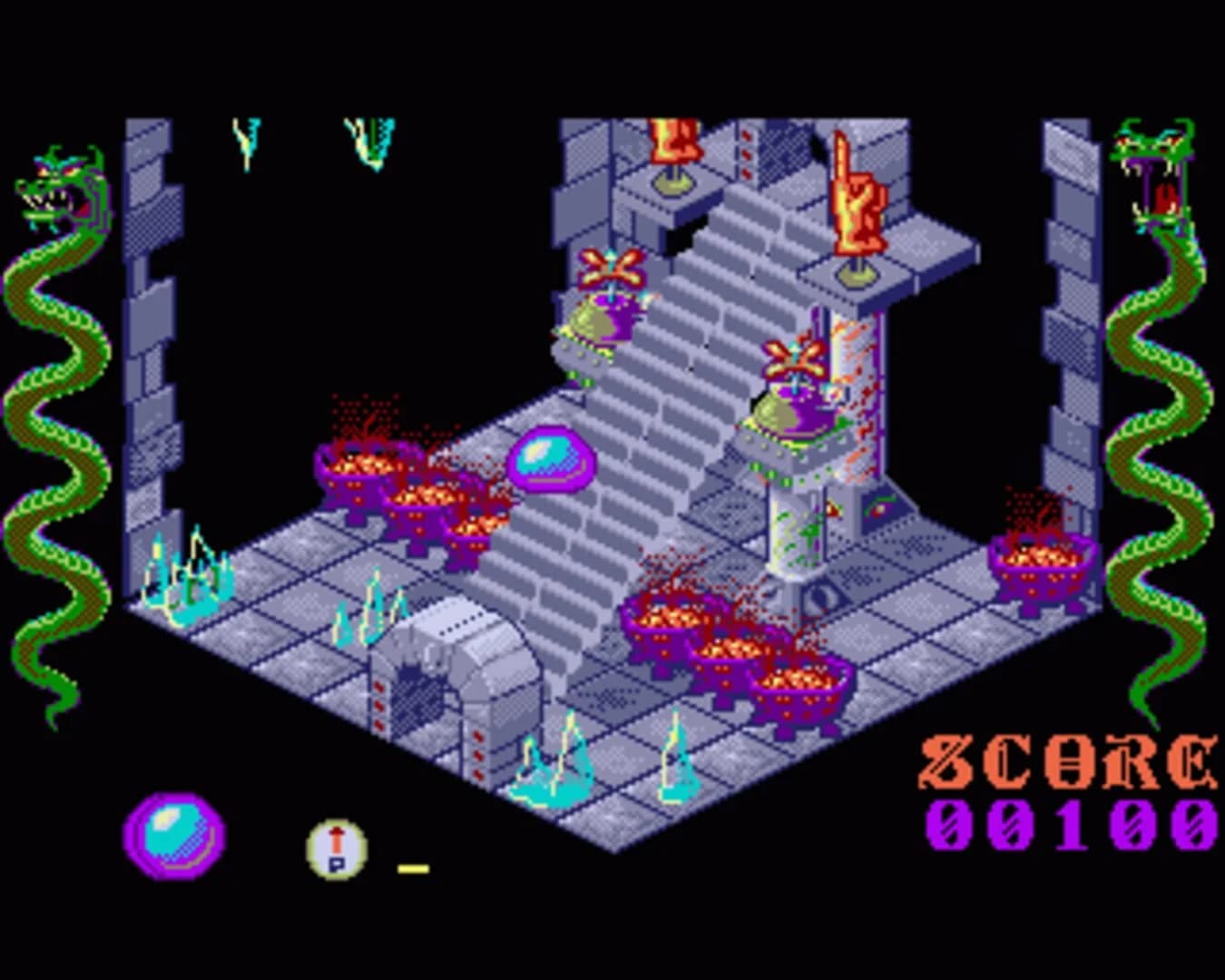
Task: Select the purple-ringed gem icon in the HUD
Action: point(175,838)
